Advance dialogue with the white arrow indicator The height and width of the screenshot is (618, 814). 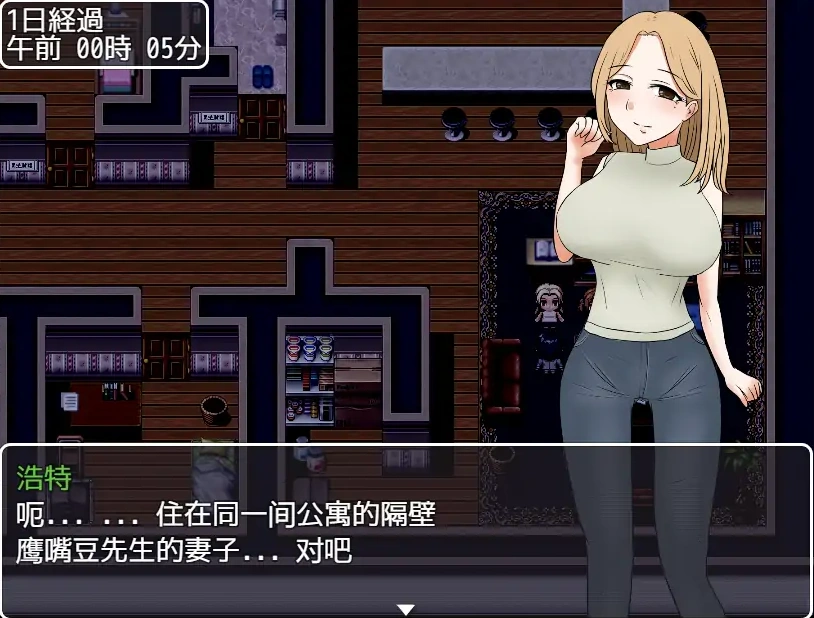tap(405, 608)
